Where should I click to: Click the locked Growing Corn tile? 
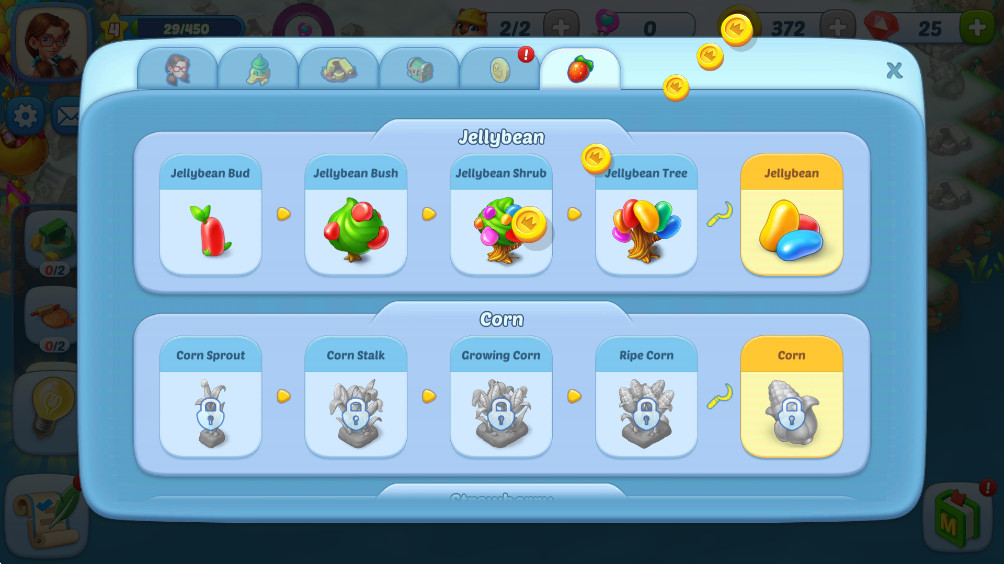point(501,397)
